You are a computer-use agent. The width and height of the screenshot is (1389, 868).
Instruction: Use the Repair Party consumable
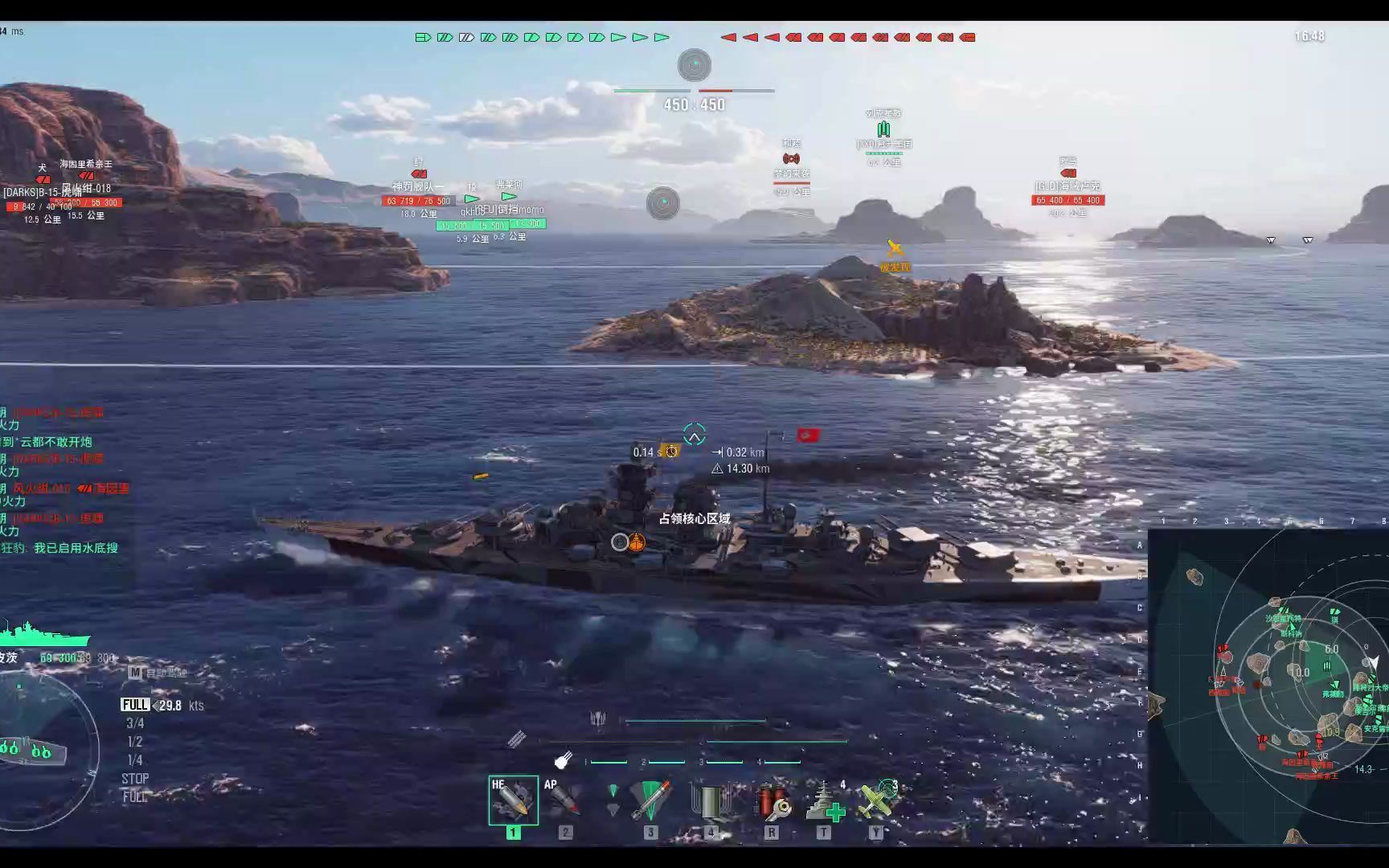(x=824, y=801)
